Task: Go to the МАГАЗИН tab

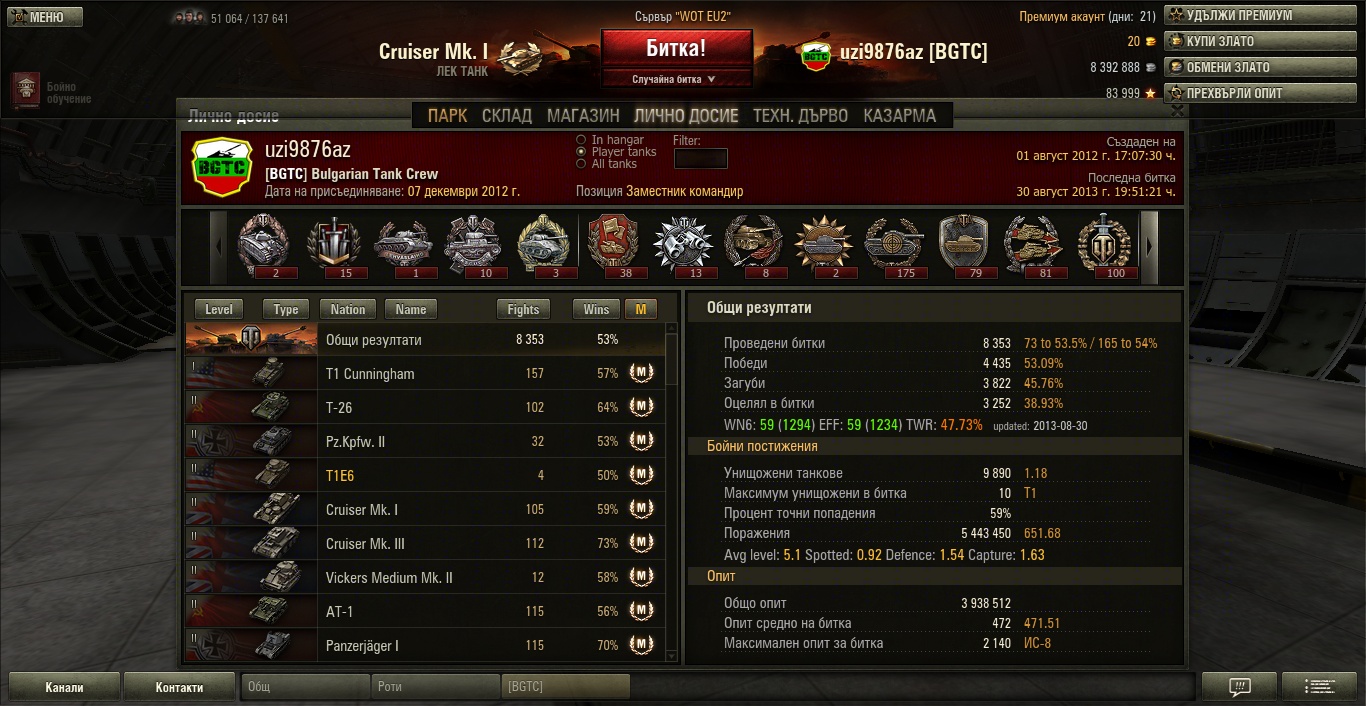Action: 583,115
